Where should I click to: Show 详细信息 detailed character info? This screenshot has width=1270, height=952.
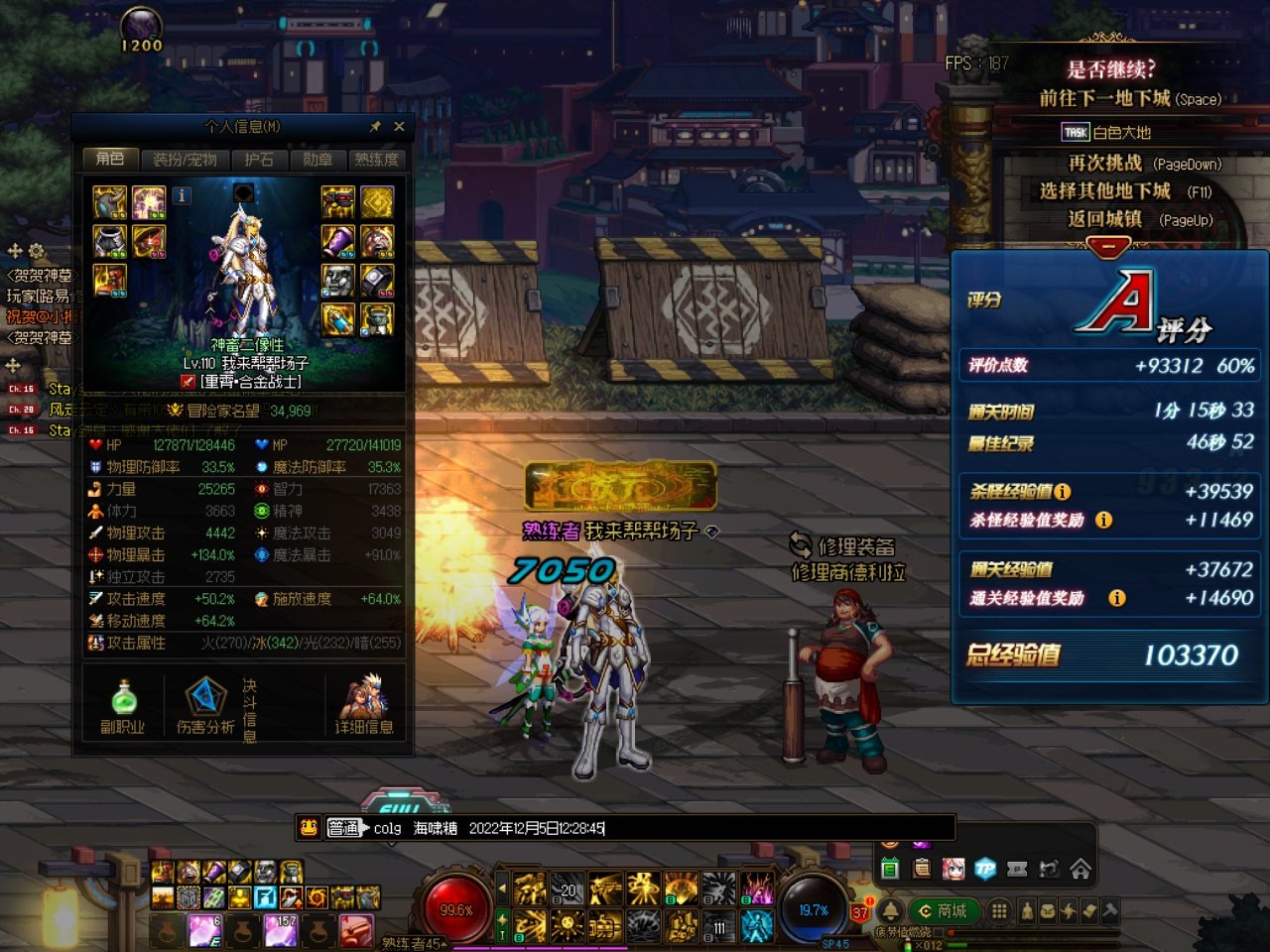[x=363, y=707]
